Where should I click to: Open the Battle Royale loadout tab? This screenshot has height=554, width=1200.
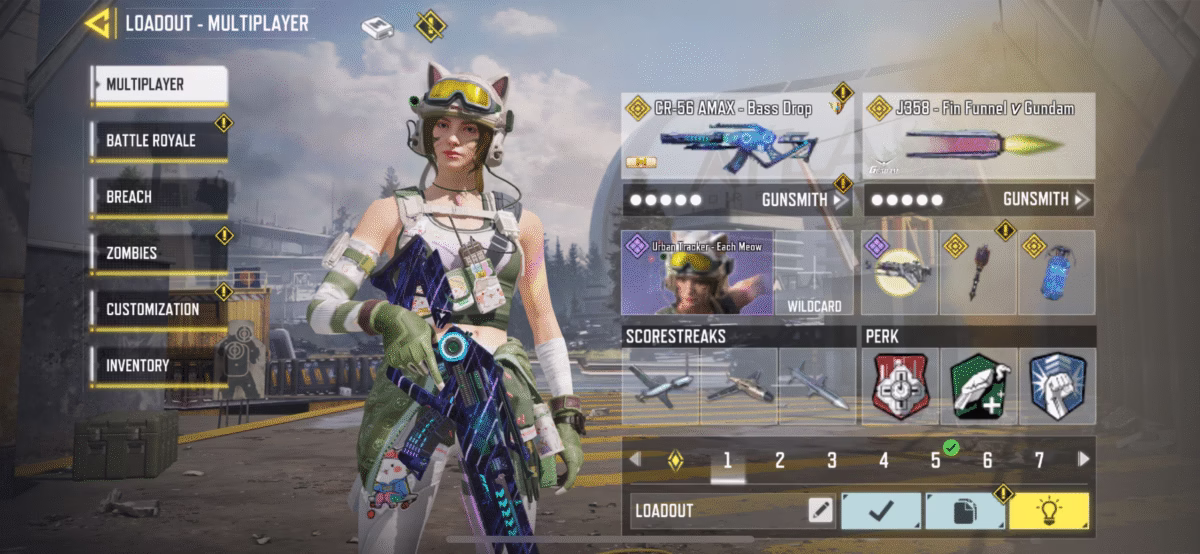(158, 141)
